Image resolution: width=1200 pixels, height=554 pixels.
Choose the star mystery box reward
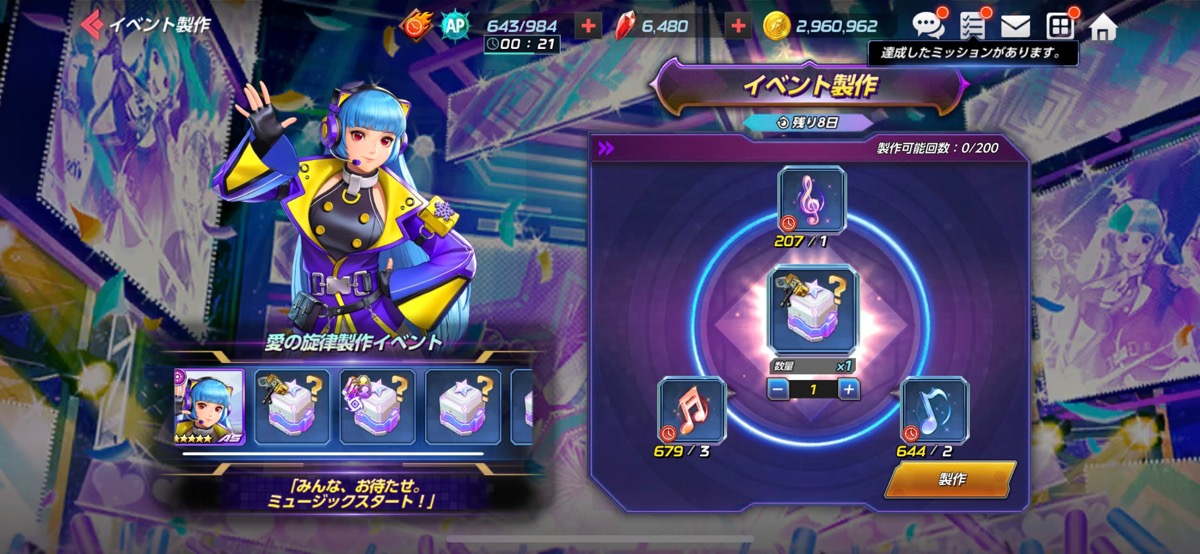click(x=463, y=407)
